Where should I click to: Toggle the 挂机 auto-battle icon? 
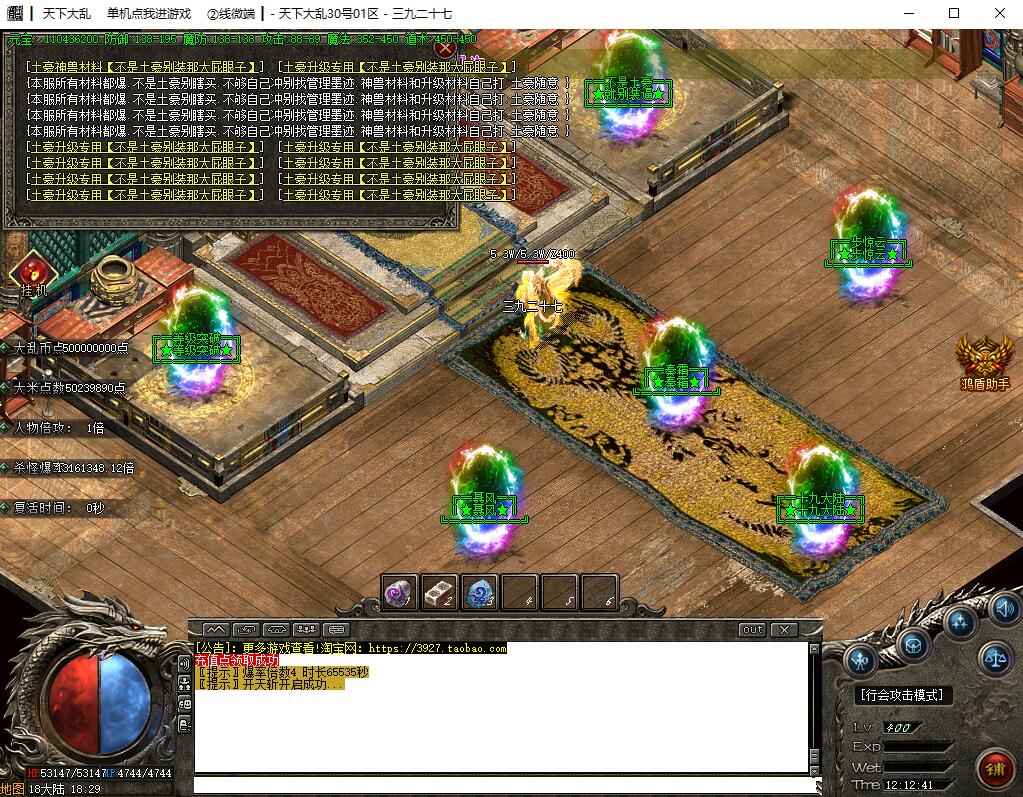pyautogui.click(x=33, y=271)
